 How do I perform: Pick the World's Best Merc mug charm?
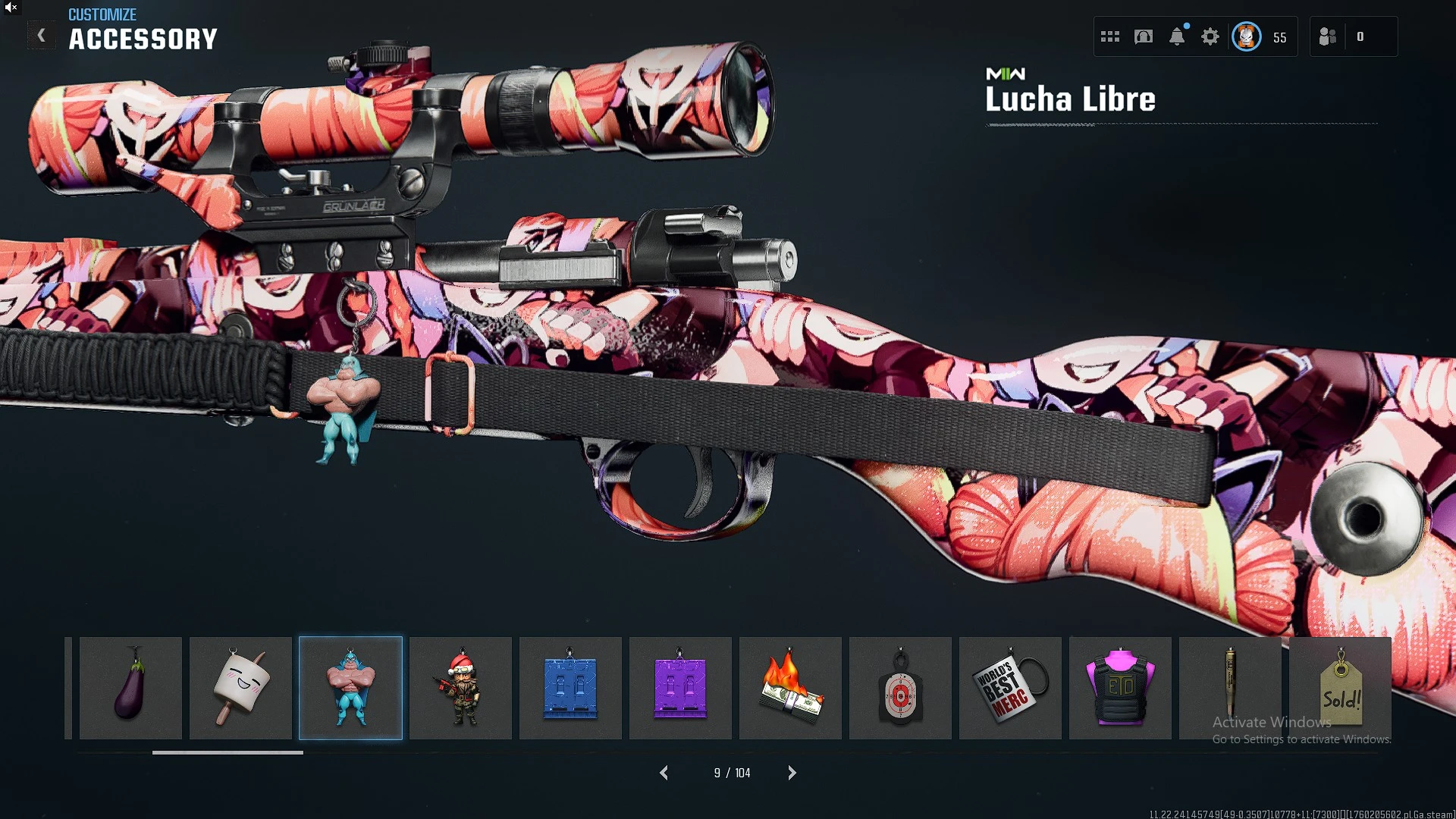tap(1010, 688)
